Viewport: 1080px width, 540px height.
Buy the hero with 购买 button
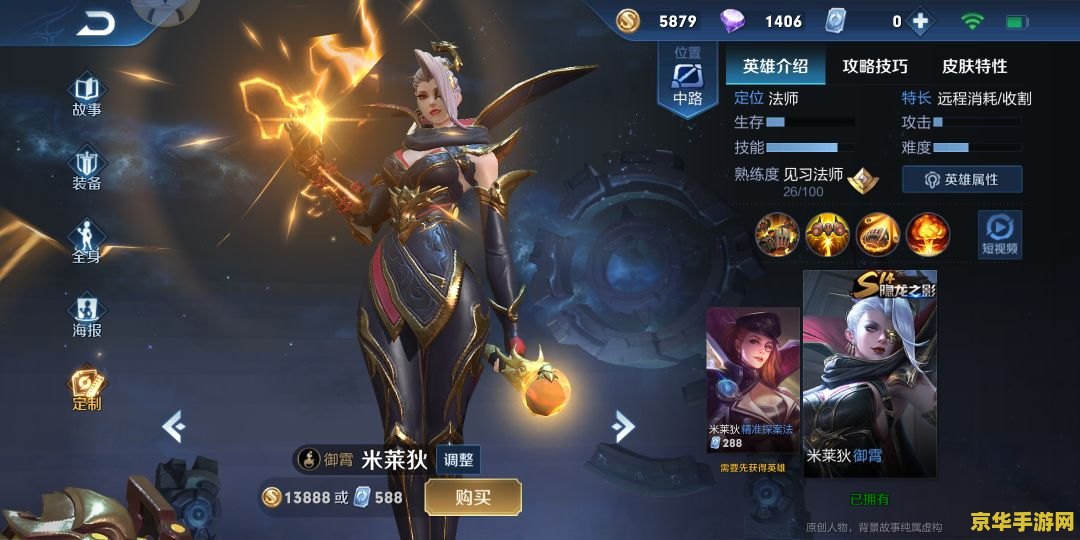pos(473,497)
